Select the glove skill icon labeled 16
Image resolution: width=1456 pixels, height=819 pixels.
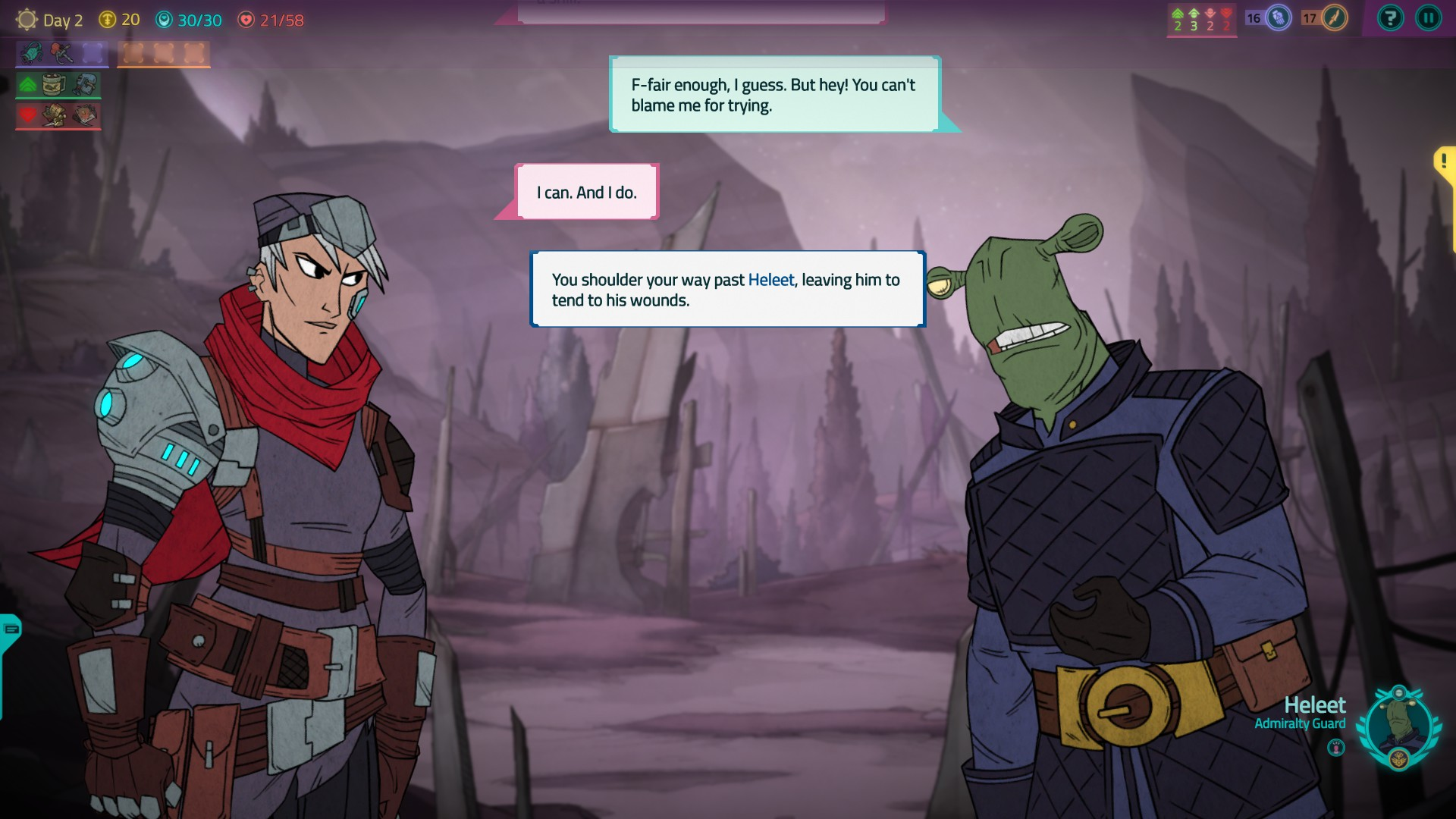coord(1279,20)
